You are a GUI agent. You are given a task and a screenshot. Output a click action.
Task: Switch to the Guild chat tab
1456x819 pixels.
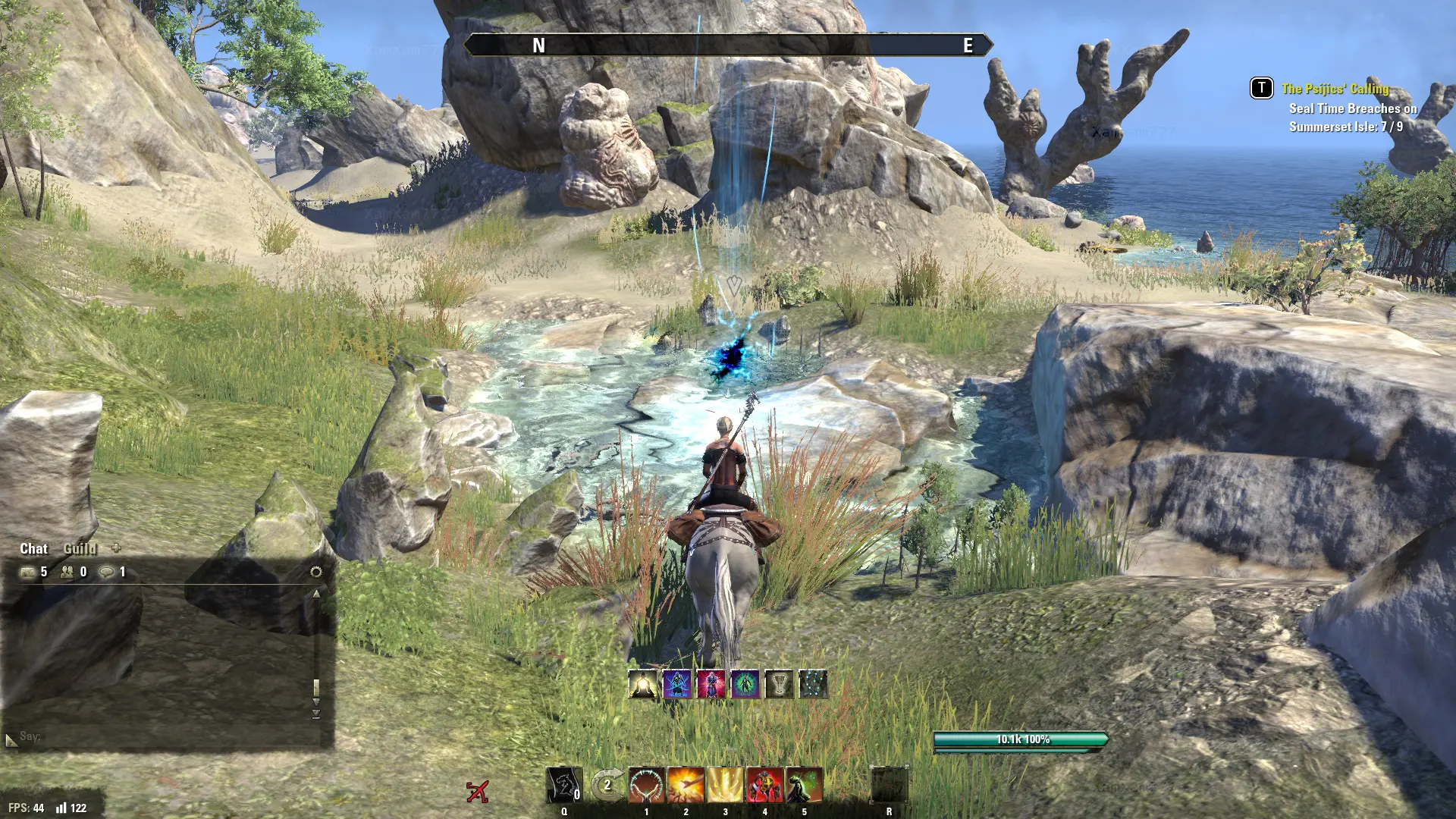80,548
